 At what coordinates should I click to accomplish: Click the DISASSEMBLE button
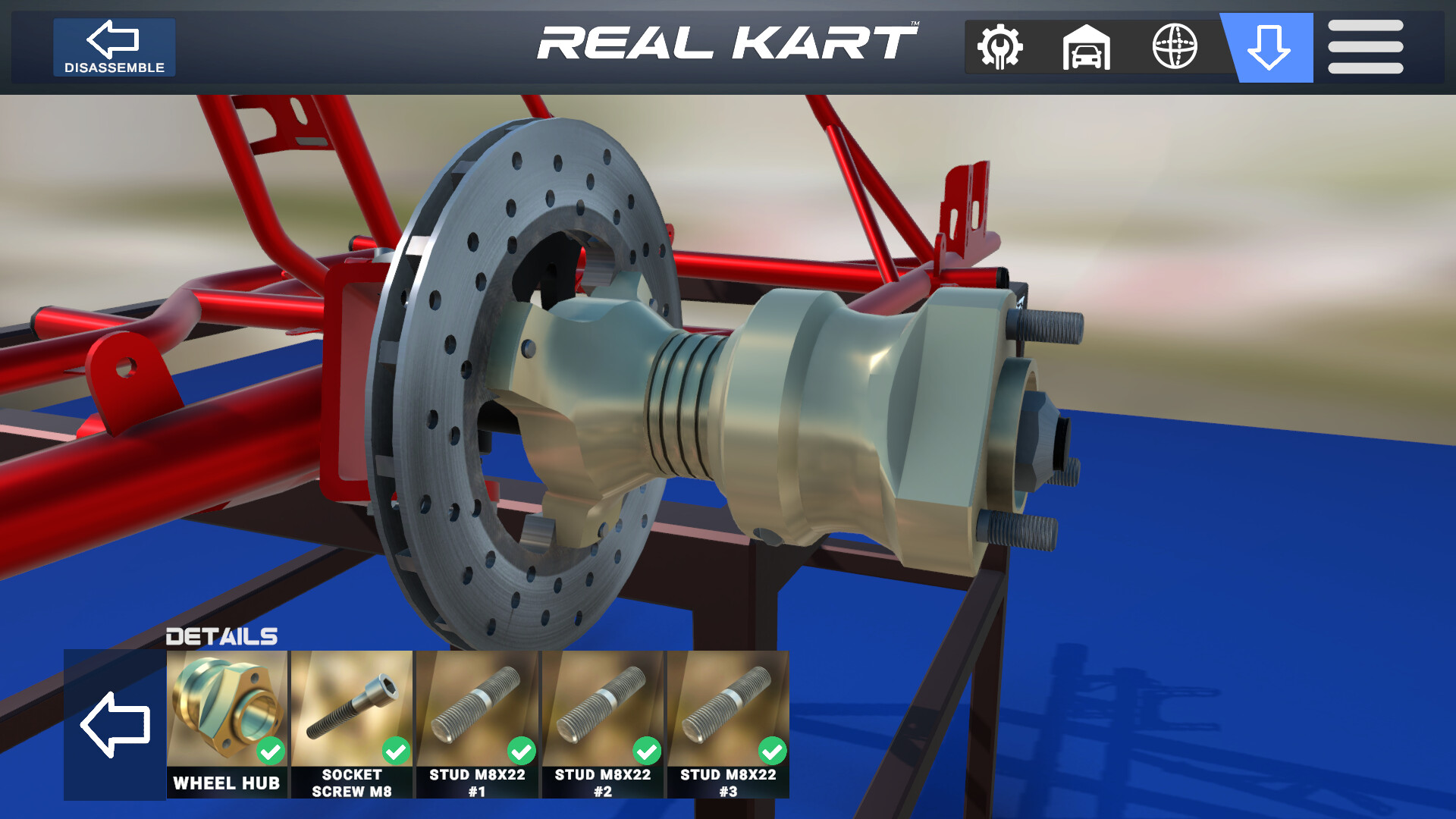click(114, 47)
